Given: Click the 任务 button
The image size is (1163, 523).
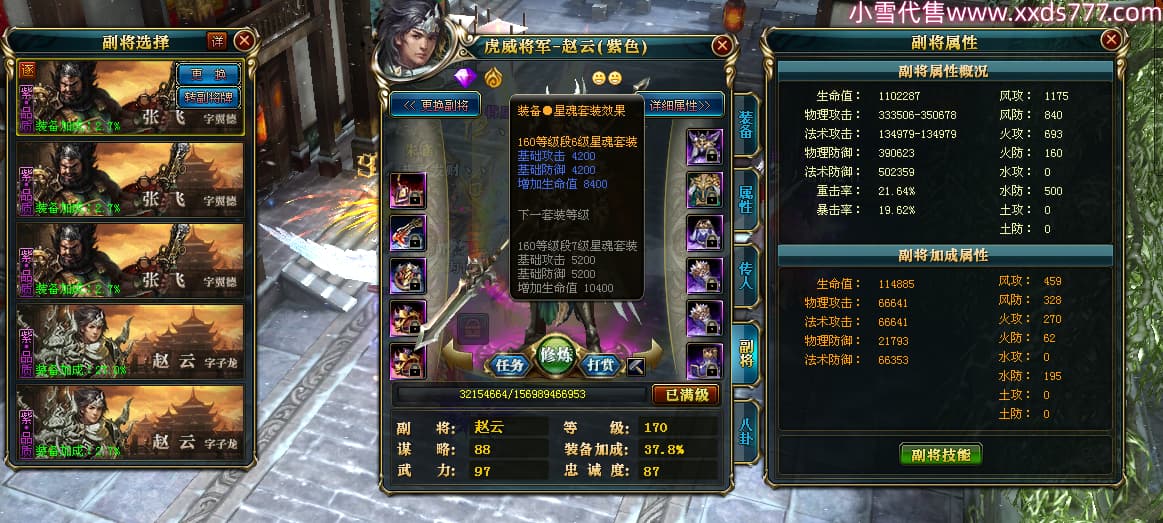Looking at the screenshot, I should point(512,365).
